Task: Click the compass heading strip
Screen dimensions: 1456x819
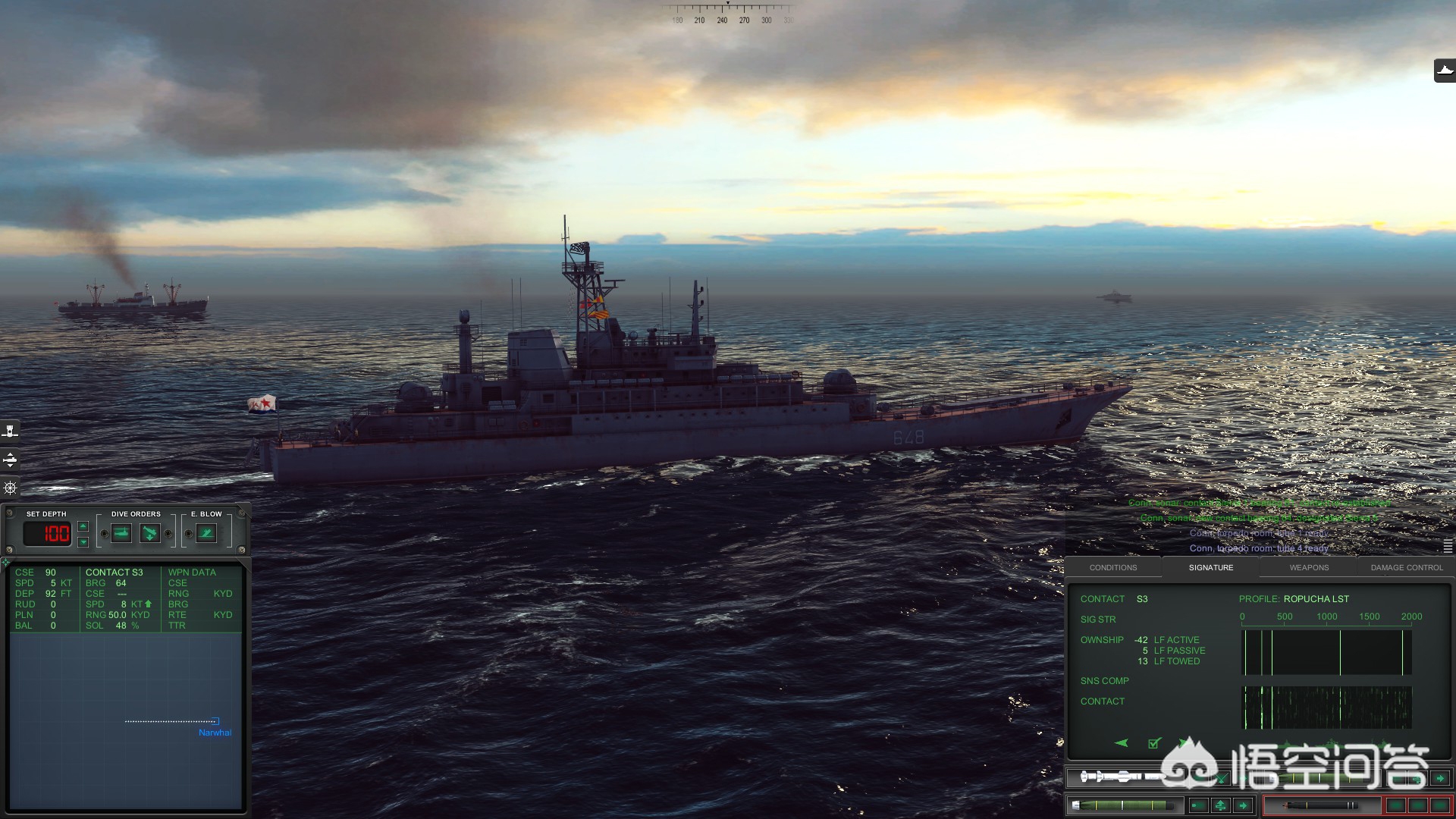Action: point(730,15)
